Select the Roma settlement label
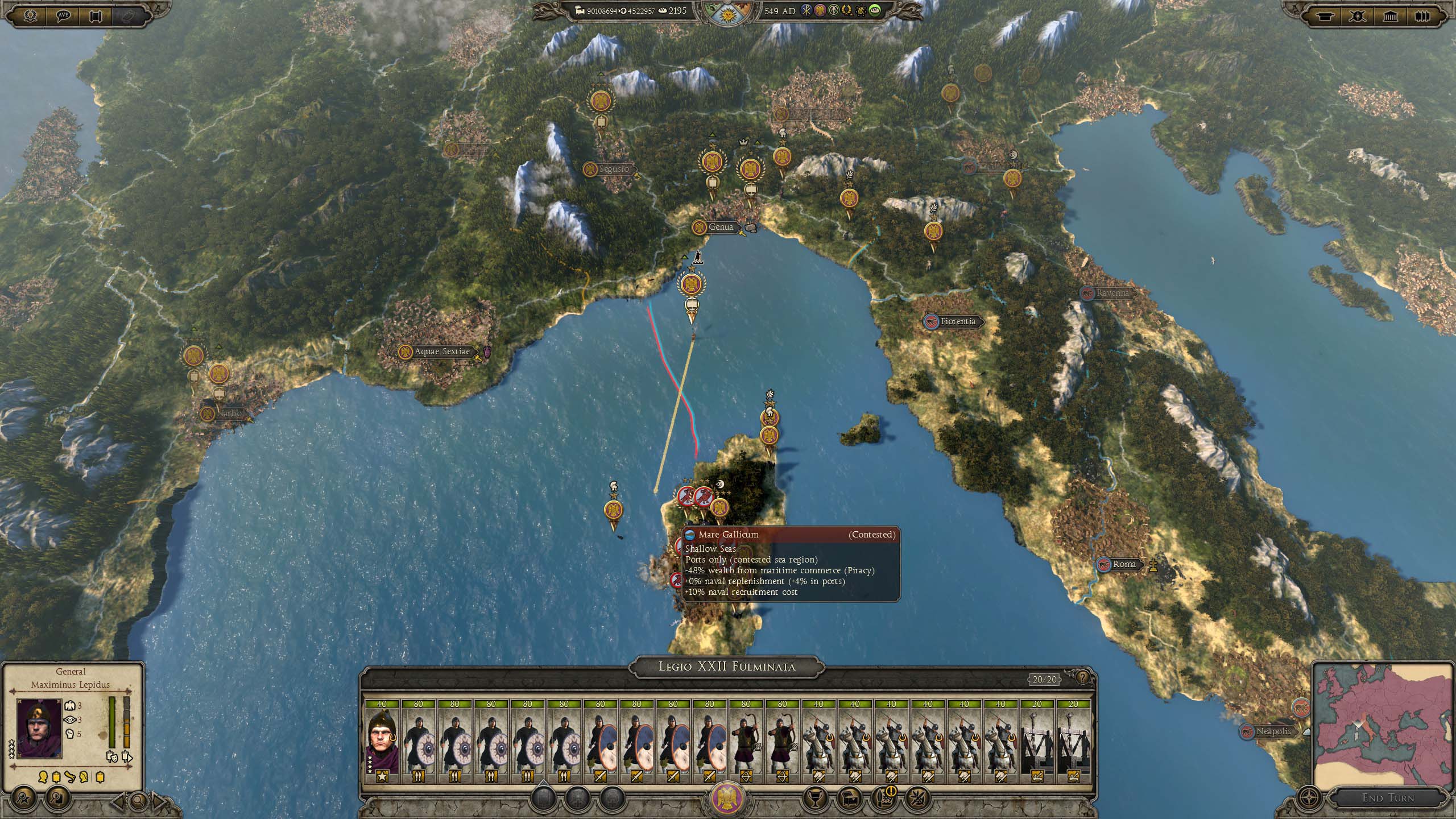Screen dimensions: 1456x819 [1124, 564]
